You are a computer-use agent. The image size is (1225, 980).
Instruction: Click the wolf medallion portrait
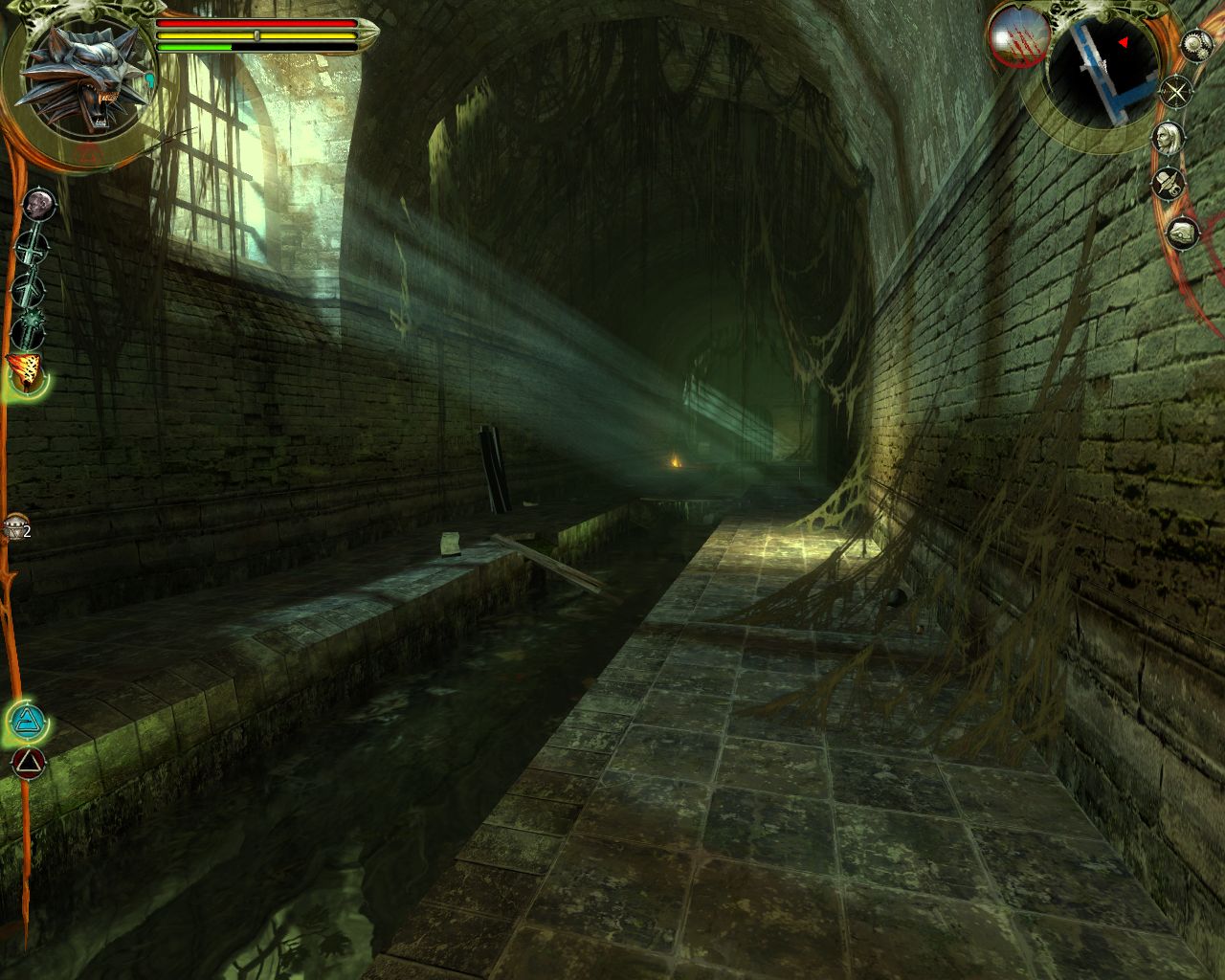point(88,79)
